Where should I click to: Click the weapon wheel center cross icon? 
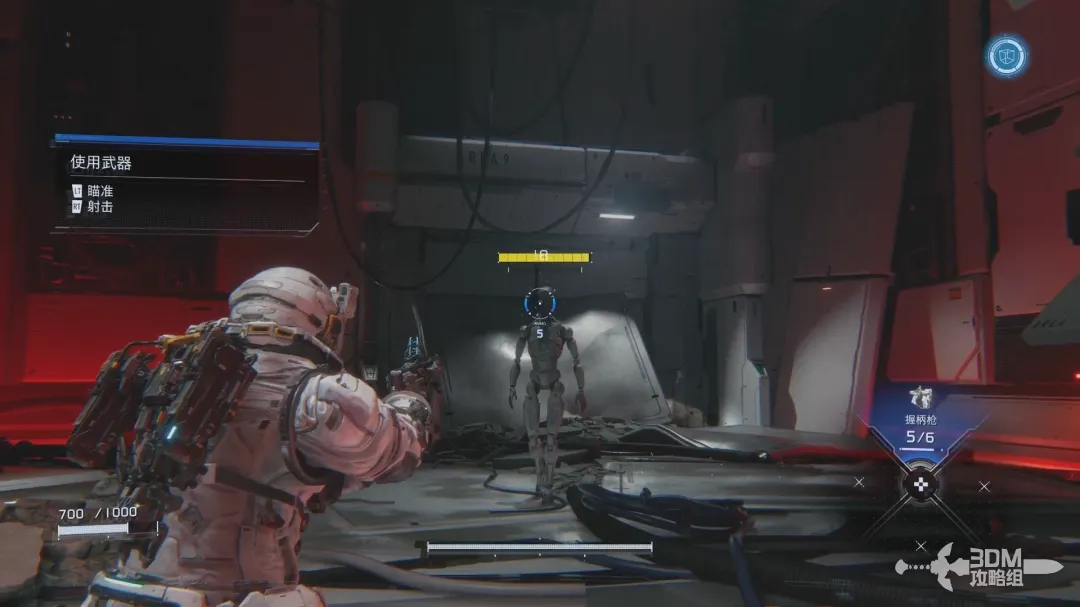pos(920,485)
